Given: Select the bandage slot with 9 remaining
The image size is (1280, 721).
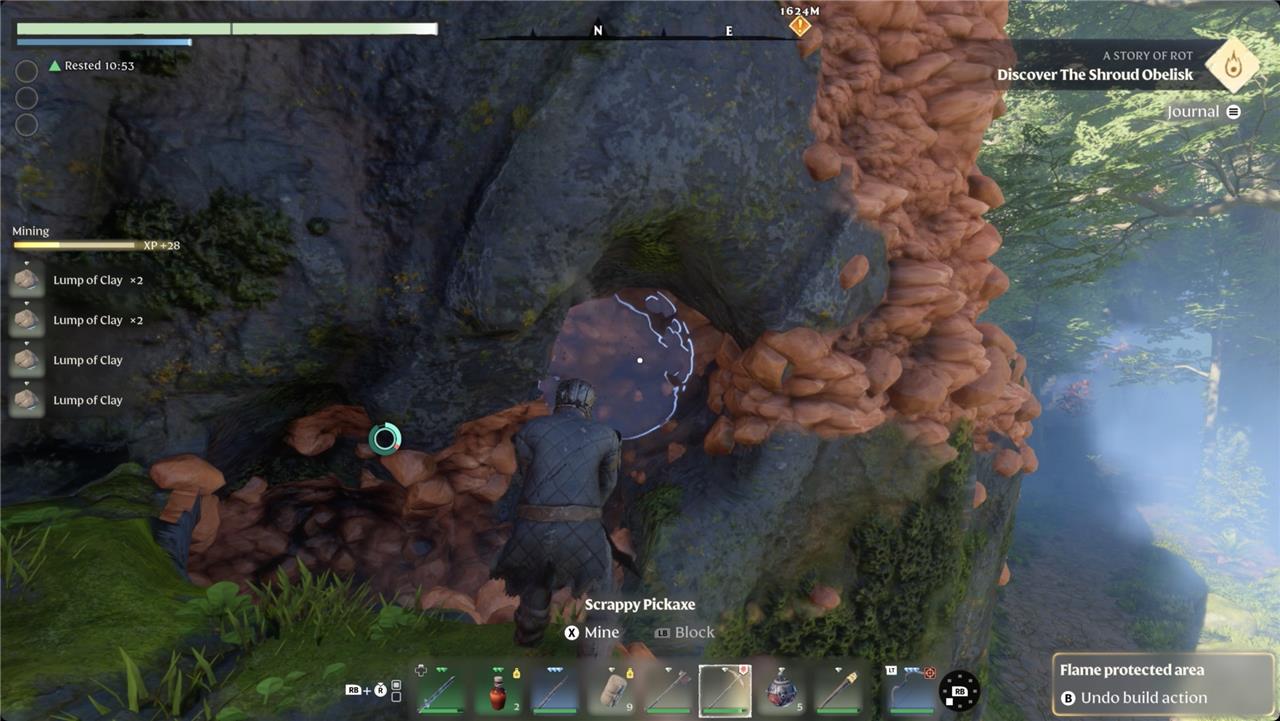Looking at the screenshot, I should pos(612,690).
